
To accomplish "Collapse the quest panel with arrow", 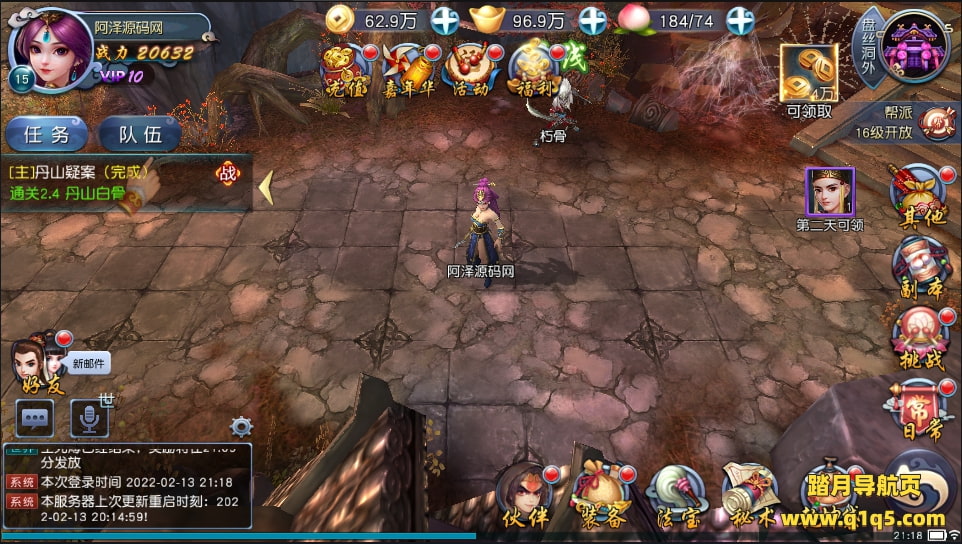I will click(266, 187).
